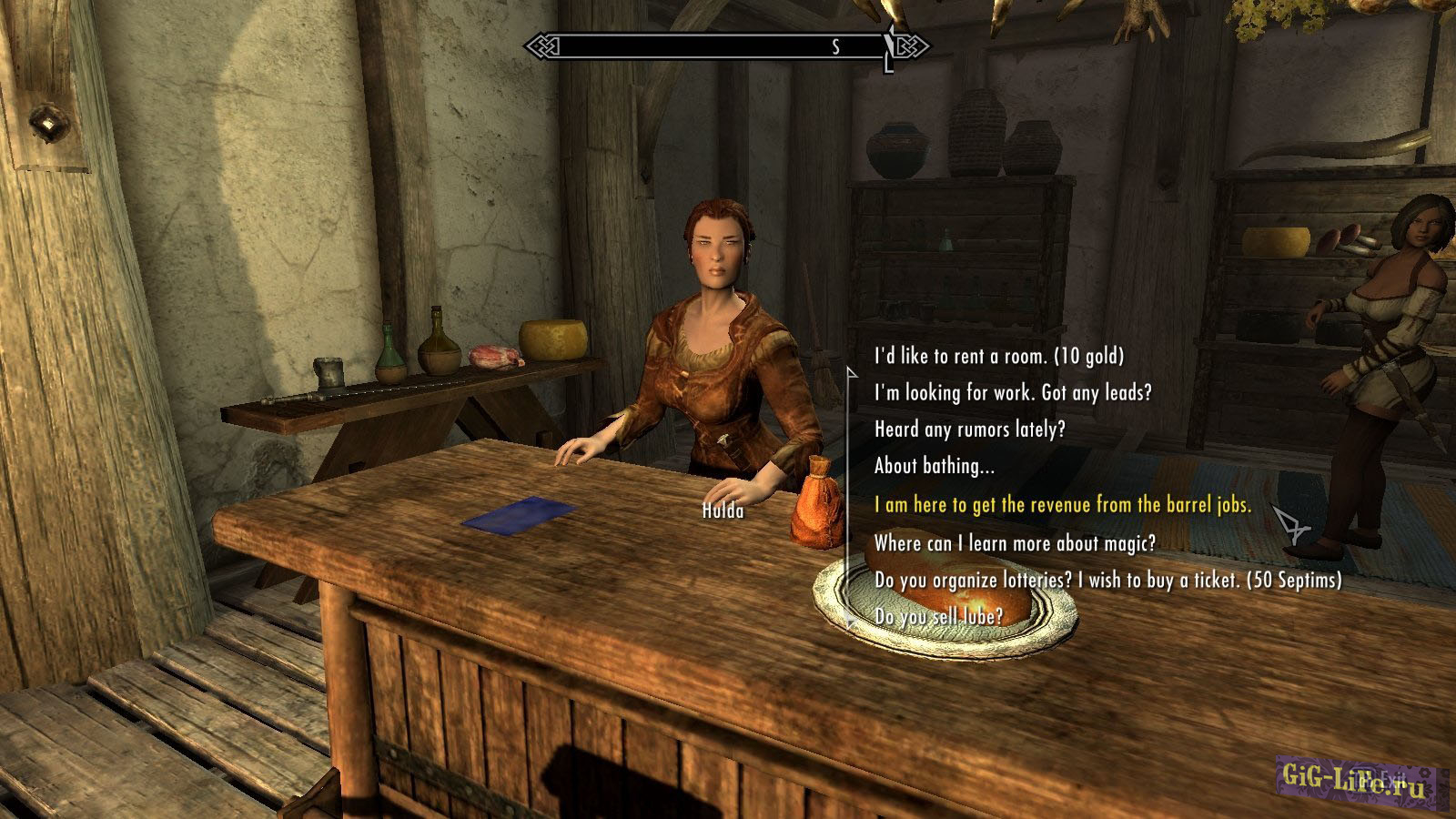1456x819 pixels.
Task: Select "Do you sell lube?" dialogue line
Action: coord(938,617)
